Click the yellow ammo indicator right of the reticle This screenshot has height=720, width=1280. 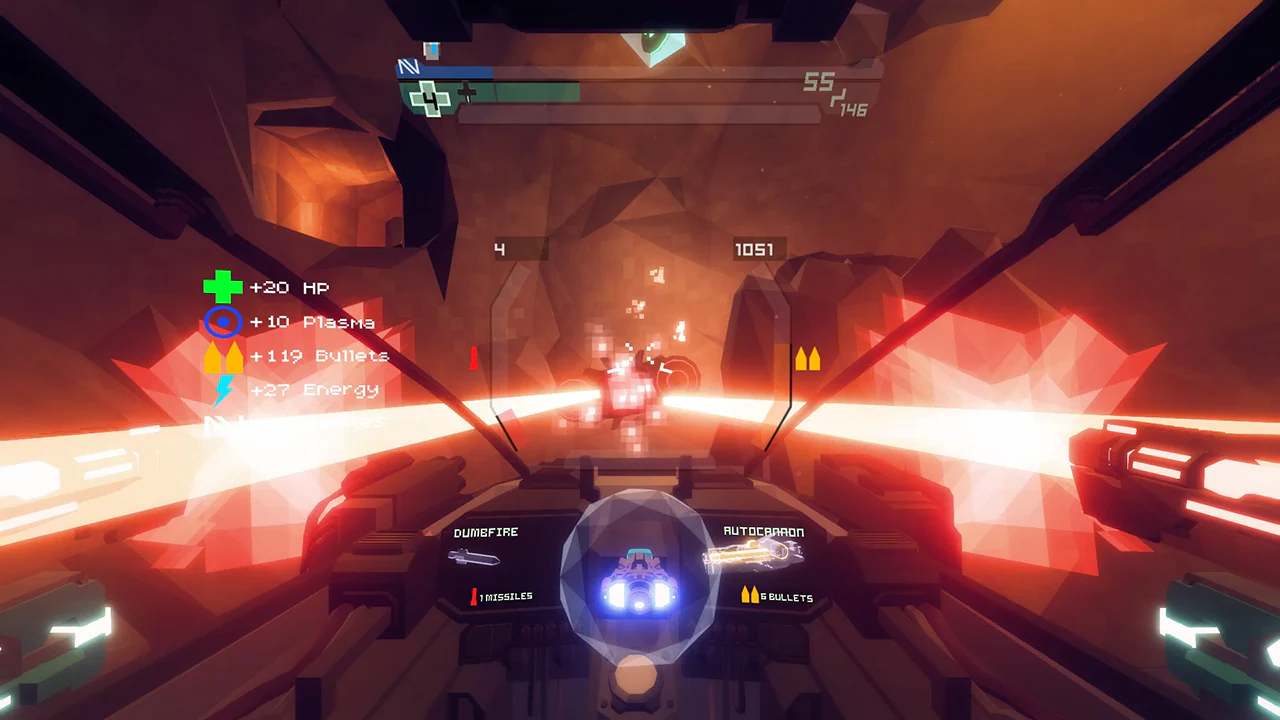tap(808, 360)
